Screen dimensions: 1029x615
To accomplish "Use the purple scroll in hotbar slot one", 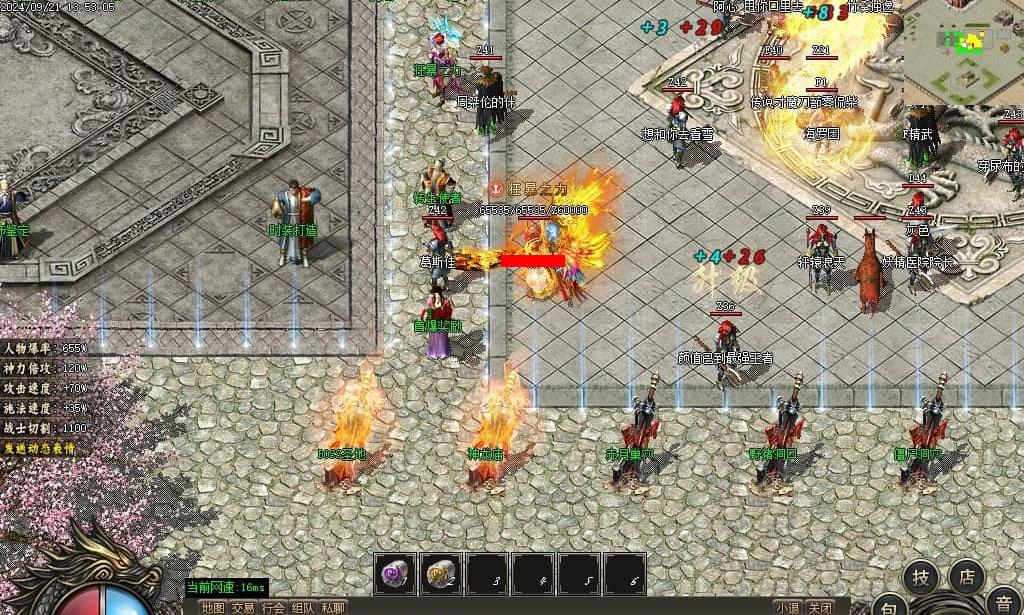I will pos(395,573).
